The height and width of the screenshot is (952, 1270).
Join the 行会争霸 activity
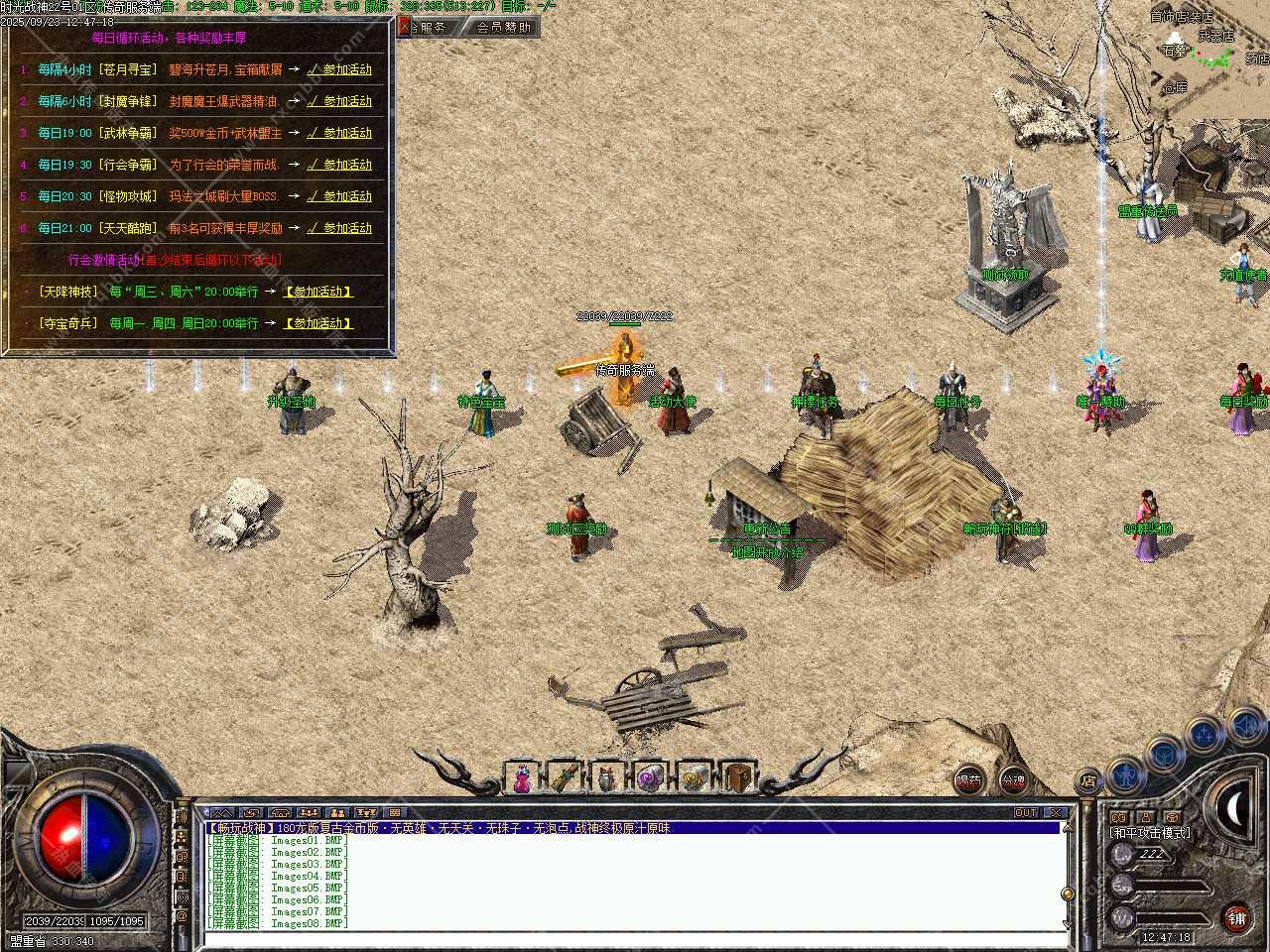(x=339, y=165)
